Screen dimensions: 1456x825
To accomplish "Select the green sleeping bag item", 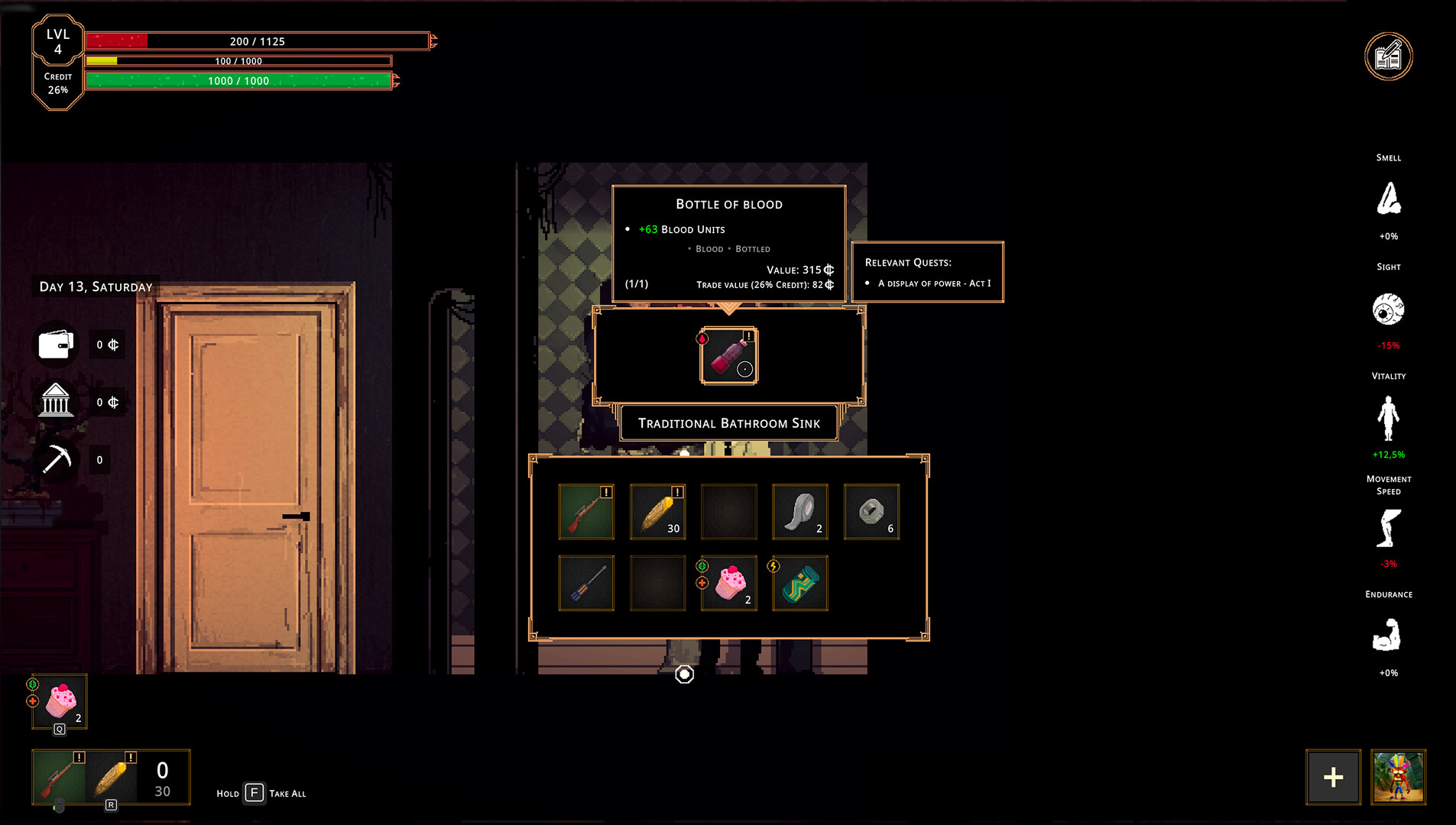I will click(799, 583).
